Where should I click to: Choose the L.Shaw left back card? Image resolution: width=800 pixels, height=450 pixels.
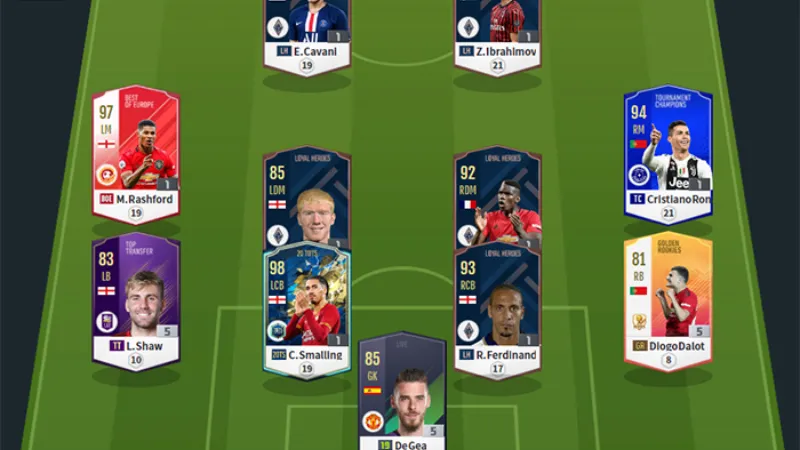point(136,300)
